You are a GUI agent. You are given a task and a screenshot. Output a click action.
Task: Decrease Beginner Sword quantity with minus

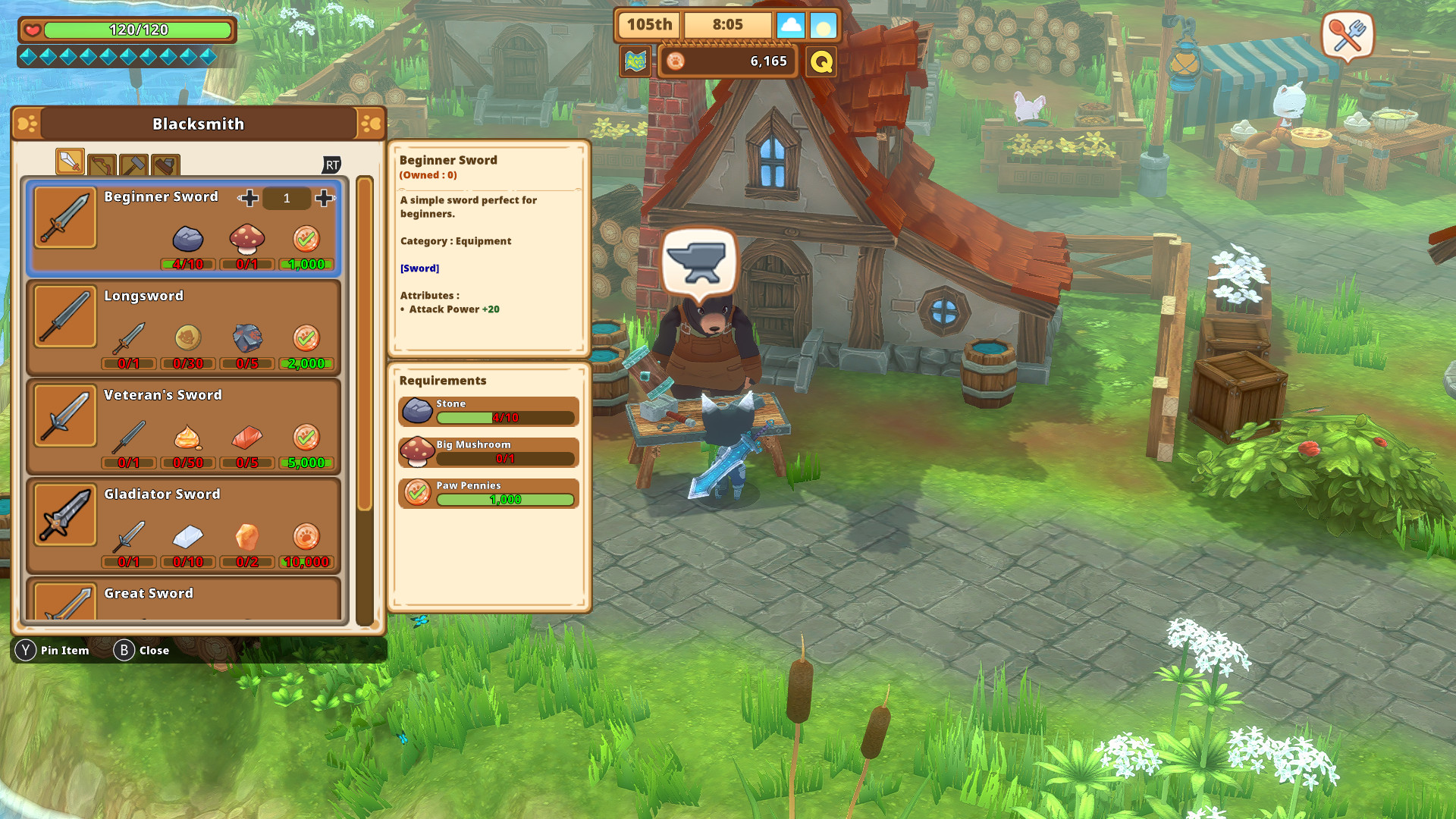tap(249, 198)
